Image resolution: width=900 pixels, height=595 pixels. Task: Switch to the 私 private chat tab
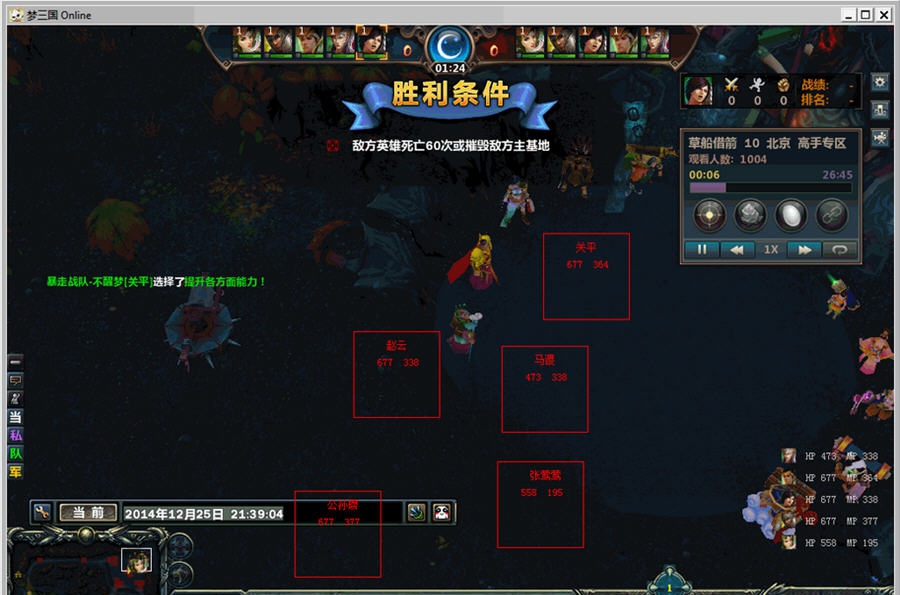pyautogui.click(x=15, y=435)
